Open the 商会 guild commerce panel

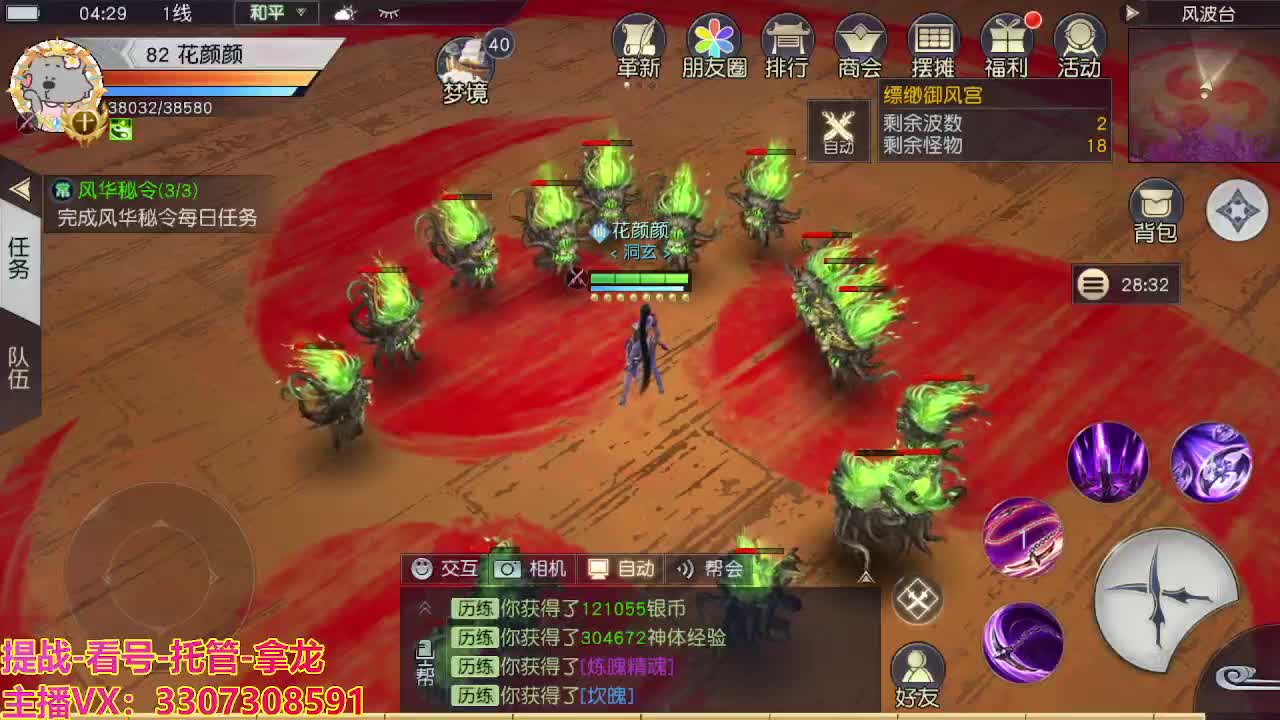(860, 45)
